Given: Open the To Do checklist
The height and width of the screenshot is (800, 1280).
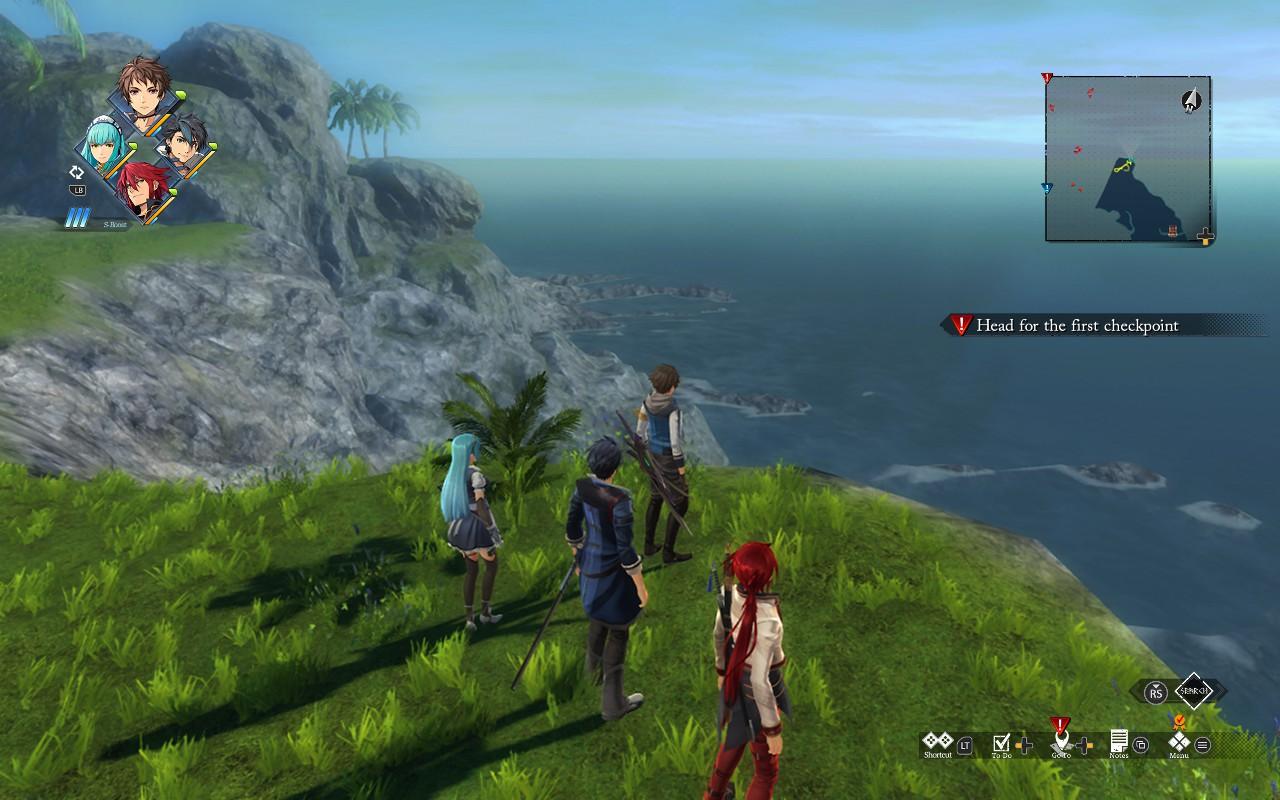Looking at the screenshot, I should (x=1002, y=743).
